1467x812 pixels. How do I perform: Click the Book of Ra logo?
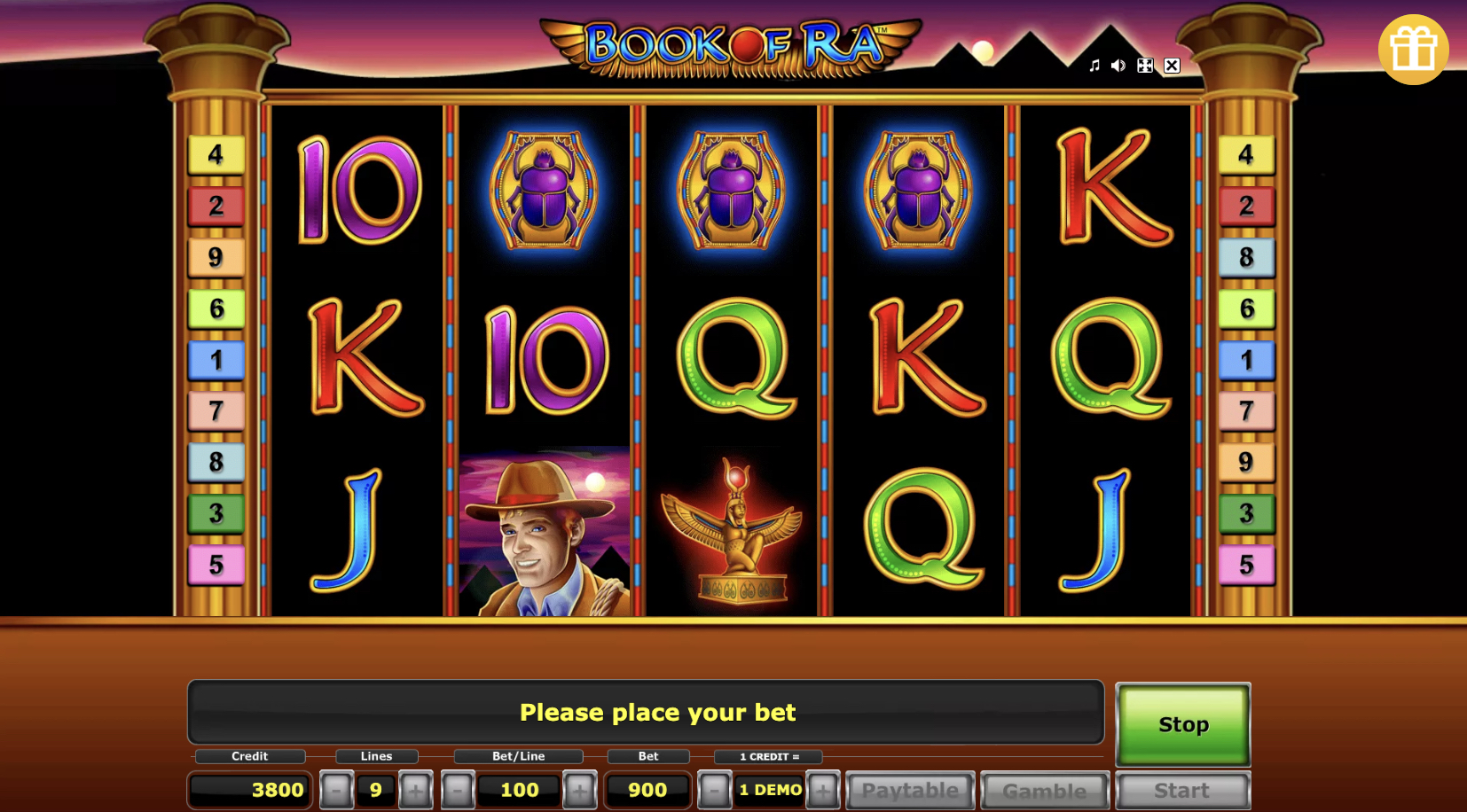tap(727, 44)
